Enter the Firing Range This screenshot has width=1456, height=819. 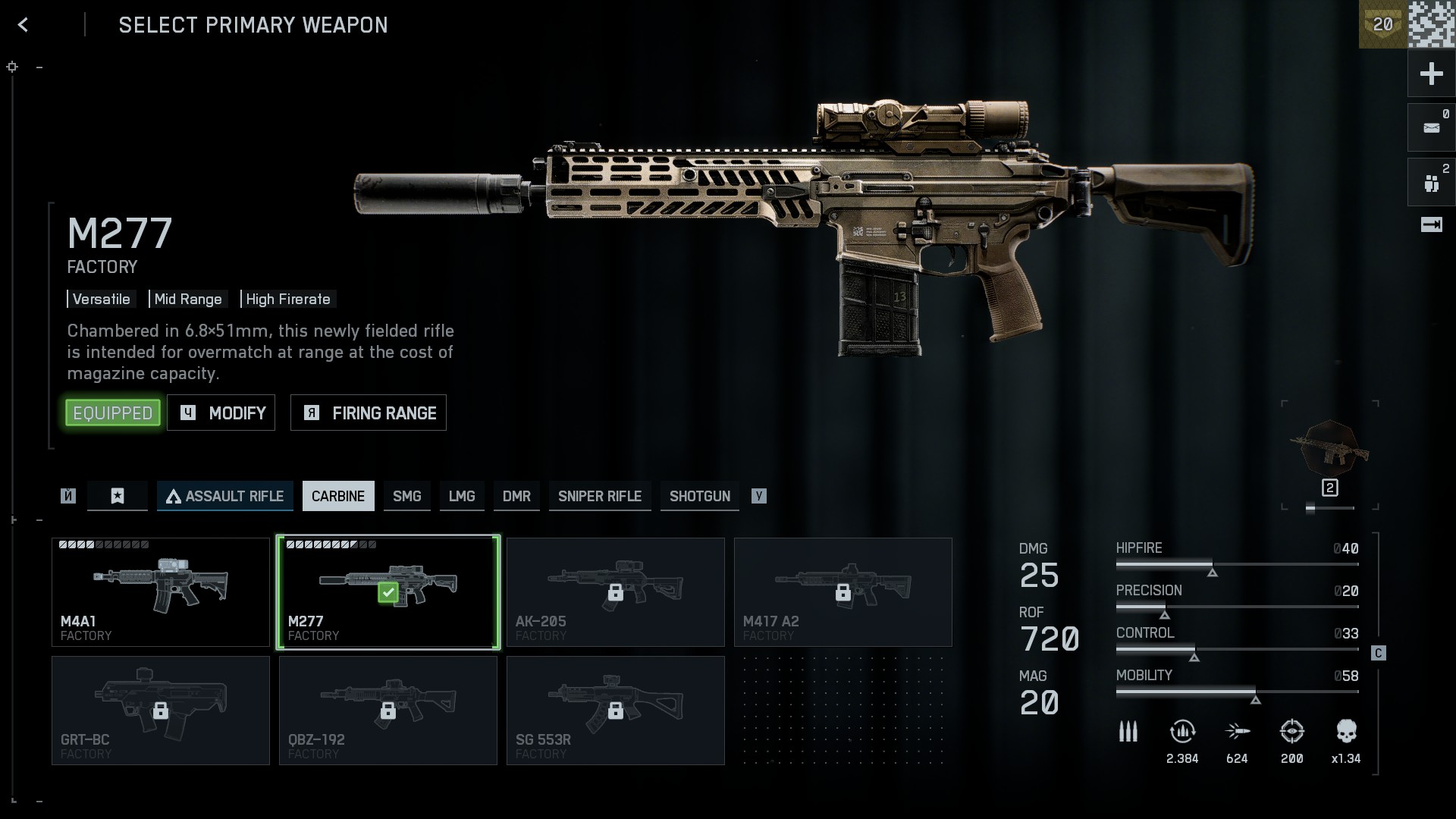369,413
